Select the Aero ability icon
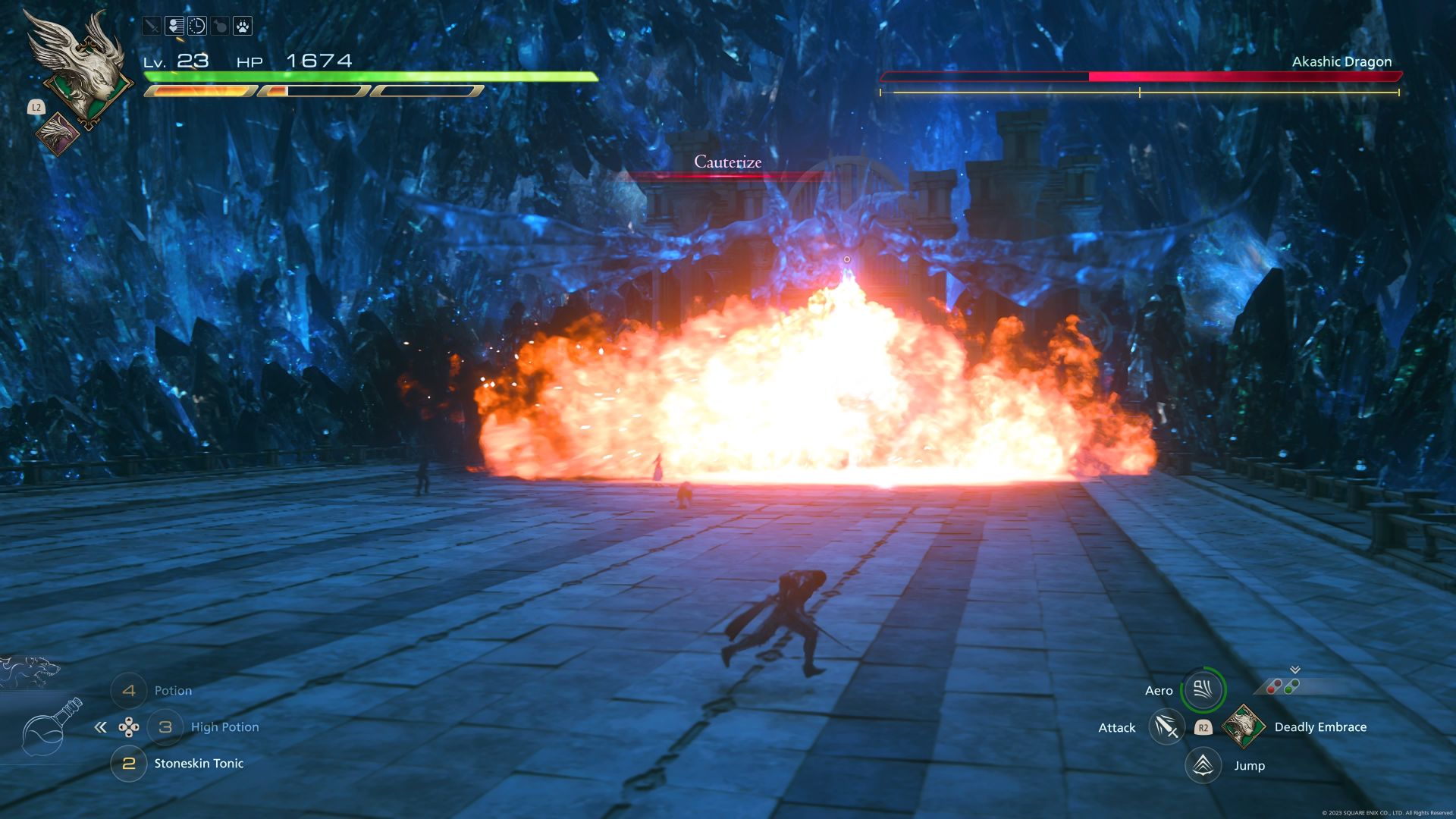 [x=1203, y=690]
